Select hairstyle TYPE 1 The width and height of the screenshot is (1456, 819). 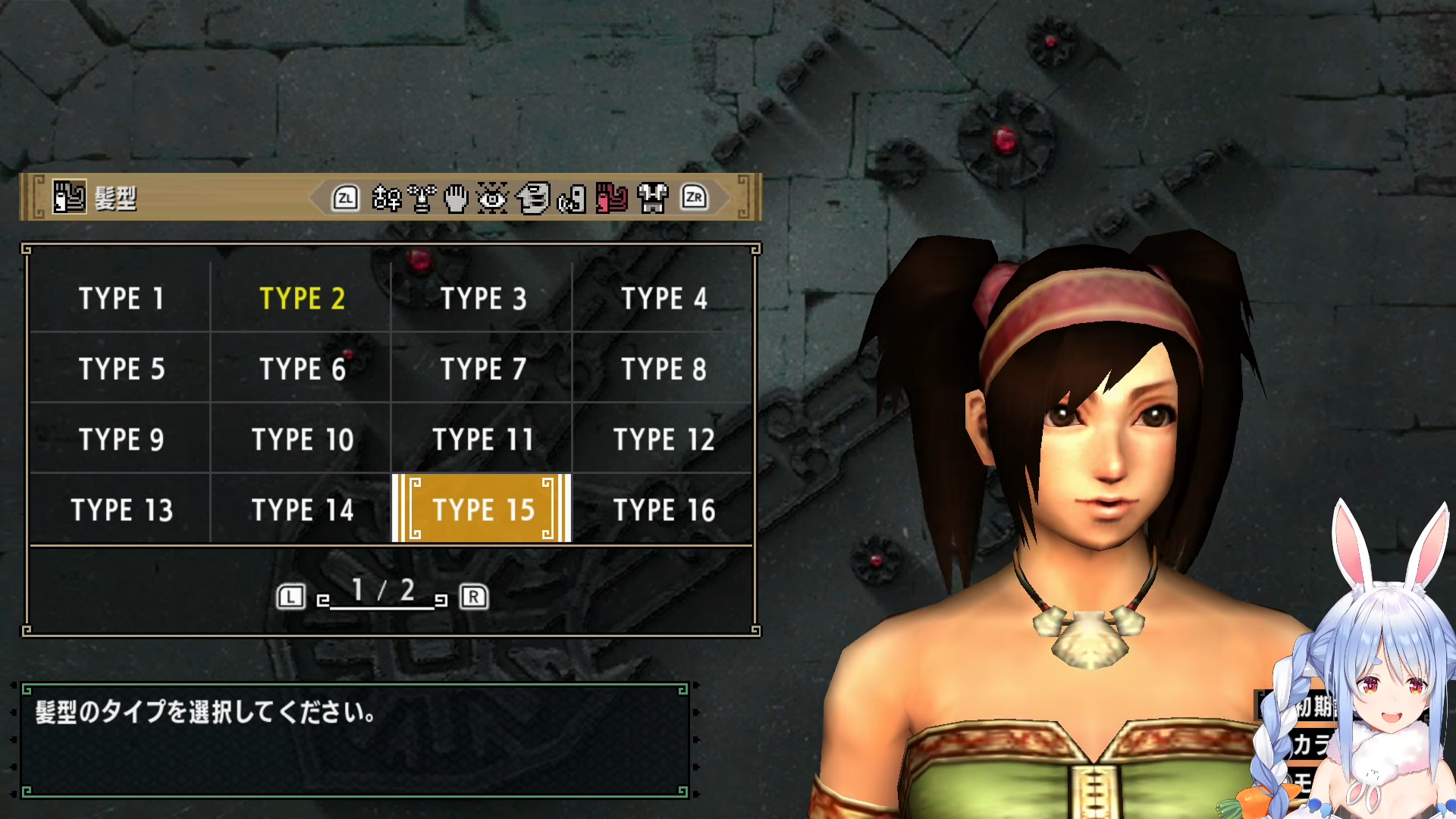click(121, 298)
